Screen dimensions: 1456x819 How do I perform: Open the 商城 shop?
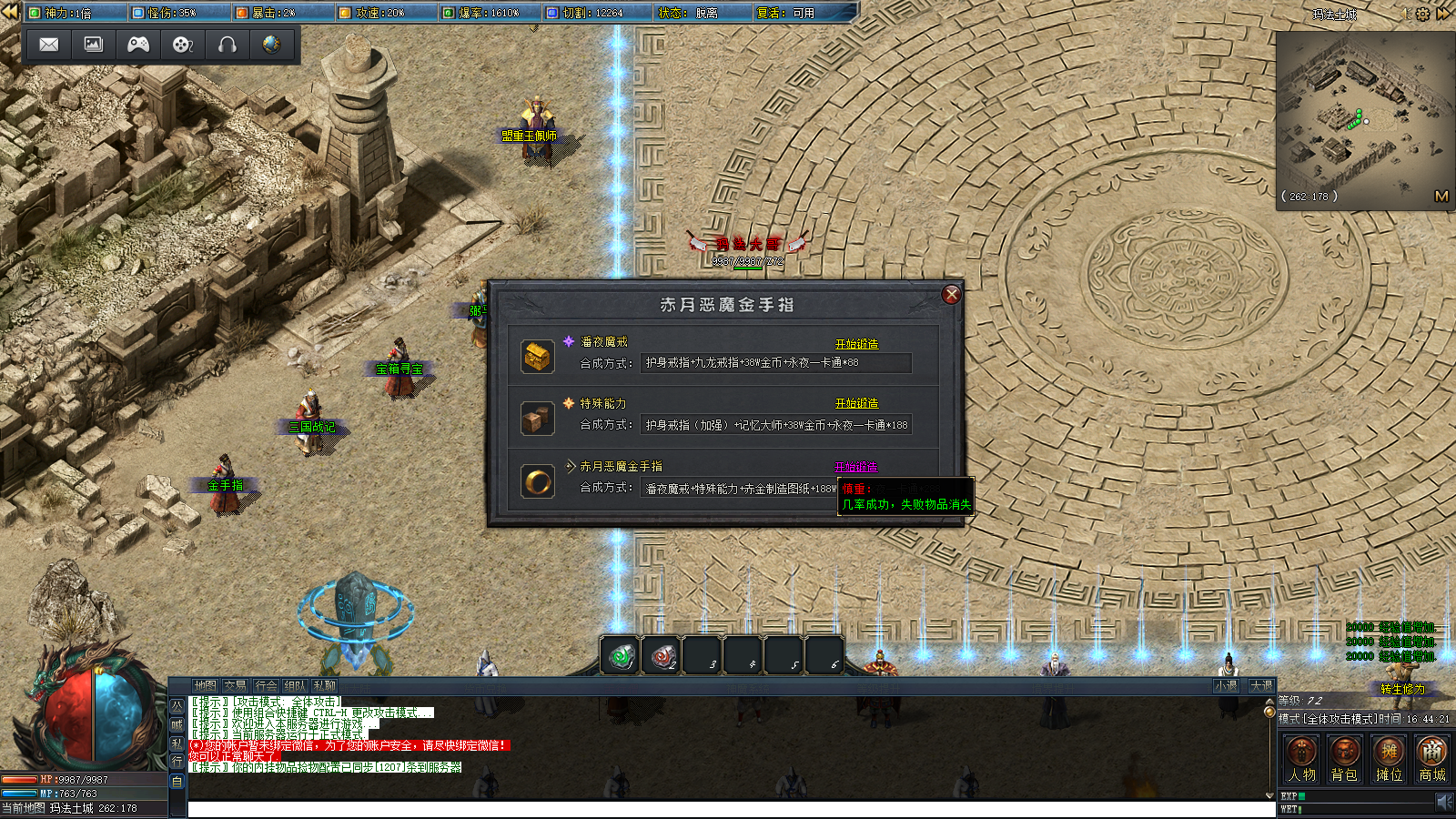point(1432,760)
